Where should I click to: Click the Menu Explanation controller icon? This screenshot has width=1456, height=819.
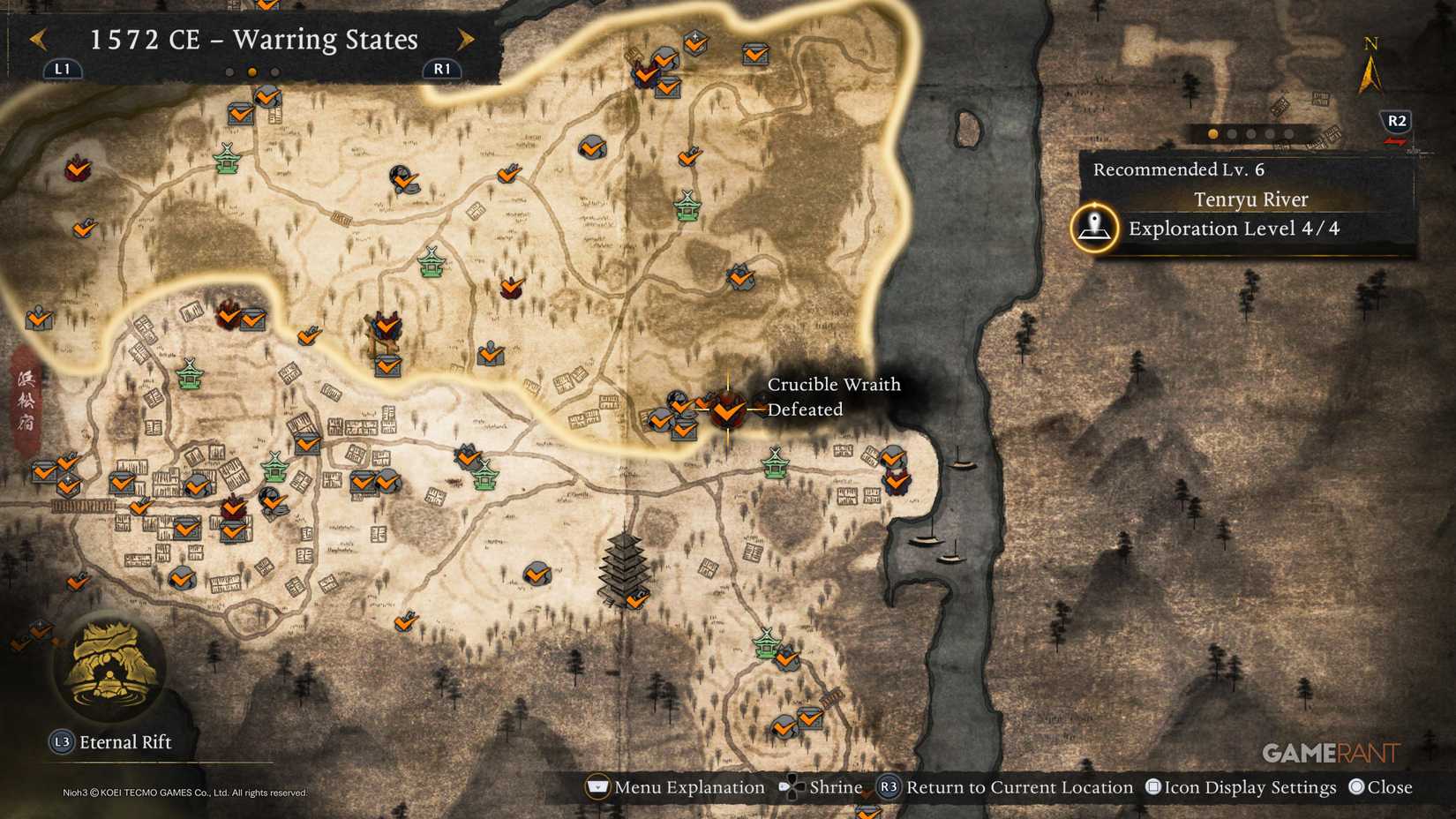(597, 785)
